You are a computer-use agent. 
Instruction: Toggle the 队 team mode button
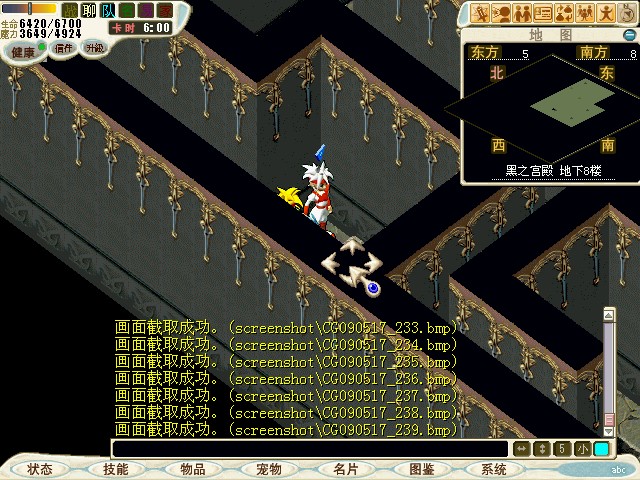108,10
